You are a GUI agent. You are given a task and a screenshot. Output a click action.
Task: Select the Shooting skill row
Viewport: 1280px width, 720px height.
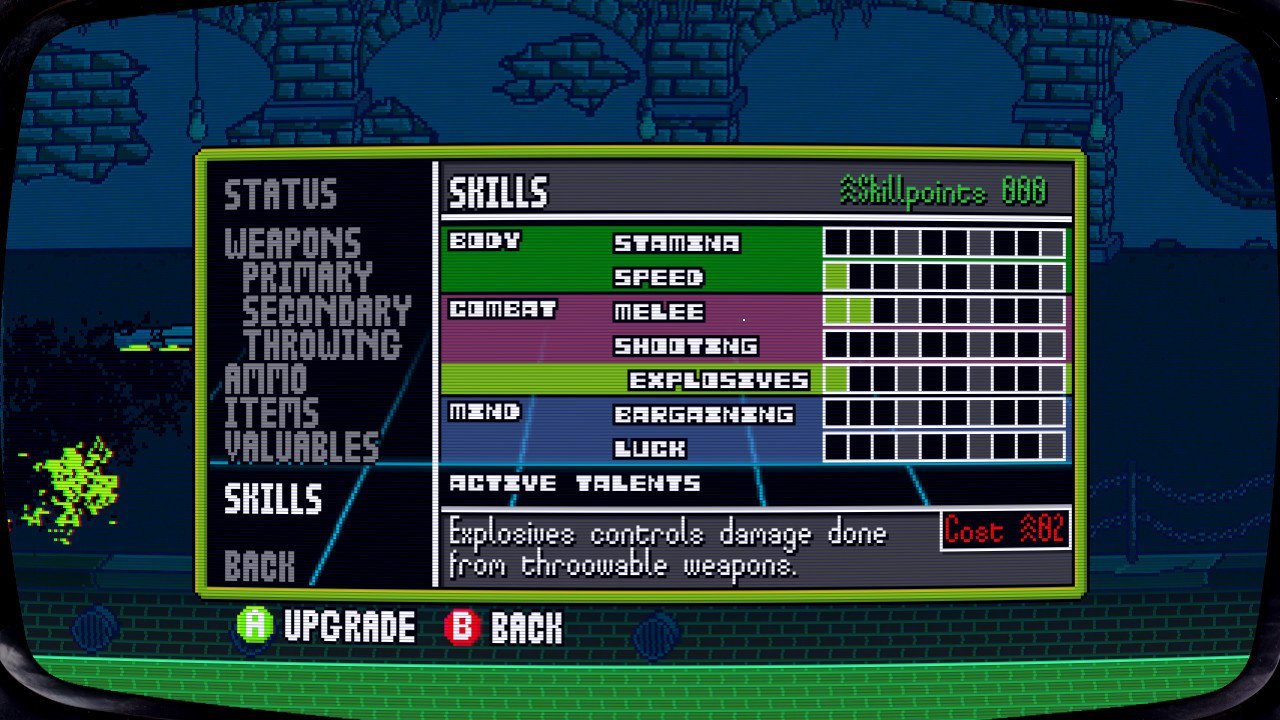[x=685, y=346]
